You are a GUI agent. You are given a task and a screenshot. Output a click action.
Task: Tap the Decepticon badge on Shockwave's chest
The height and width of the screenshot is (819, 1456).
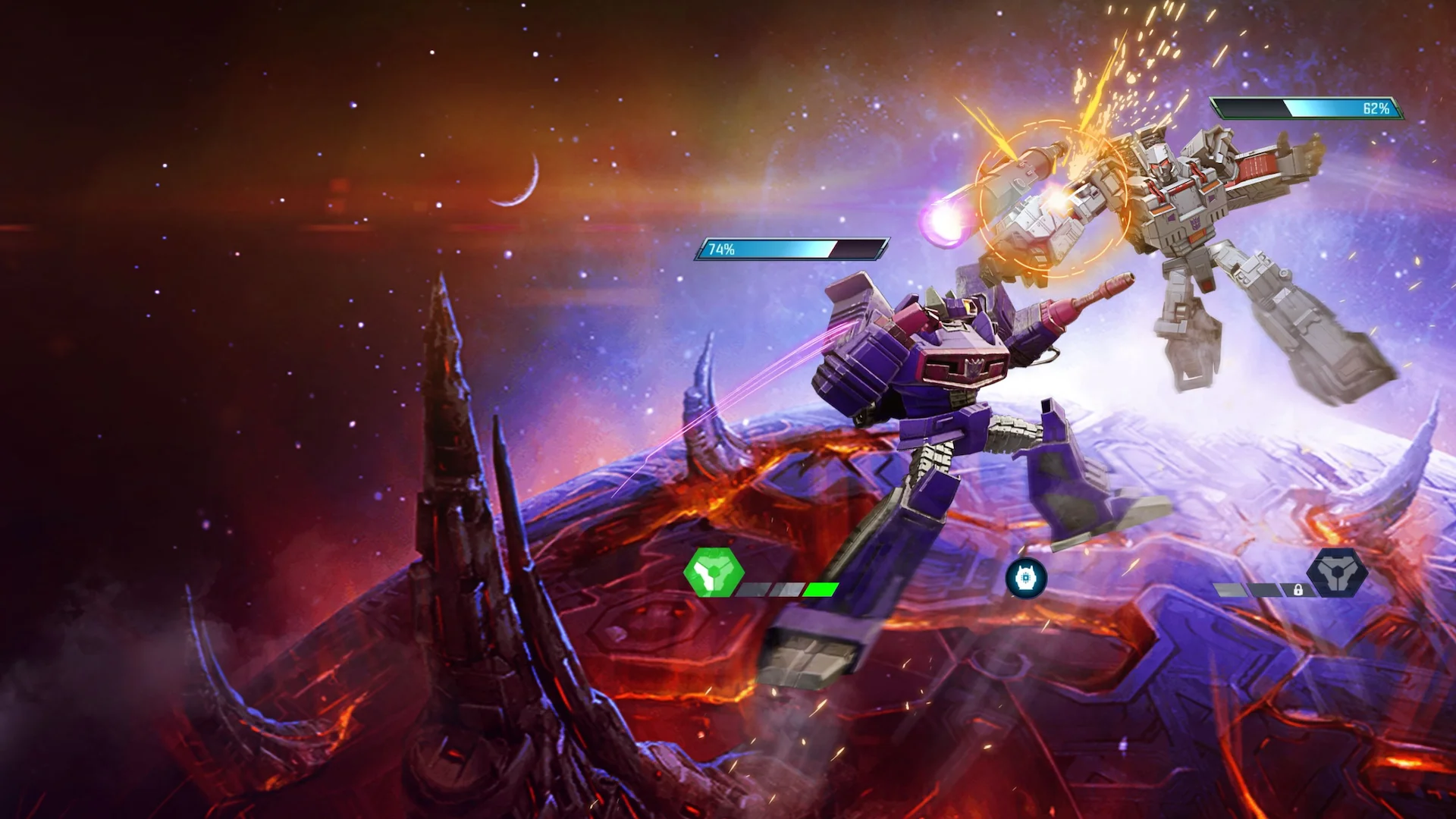click(x=975, y=369)
